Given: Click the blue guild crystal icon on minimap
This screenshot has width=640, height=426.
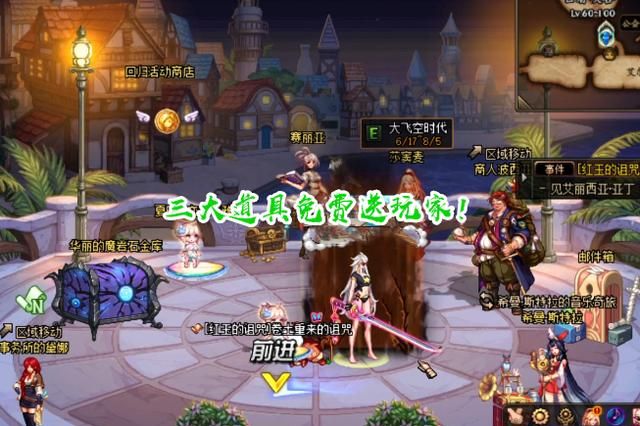Looking at the screenshot, I should point(606,37).
